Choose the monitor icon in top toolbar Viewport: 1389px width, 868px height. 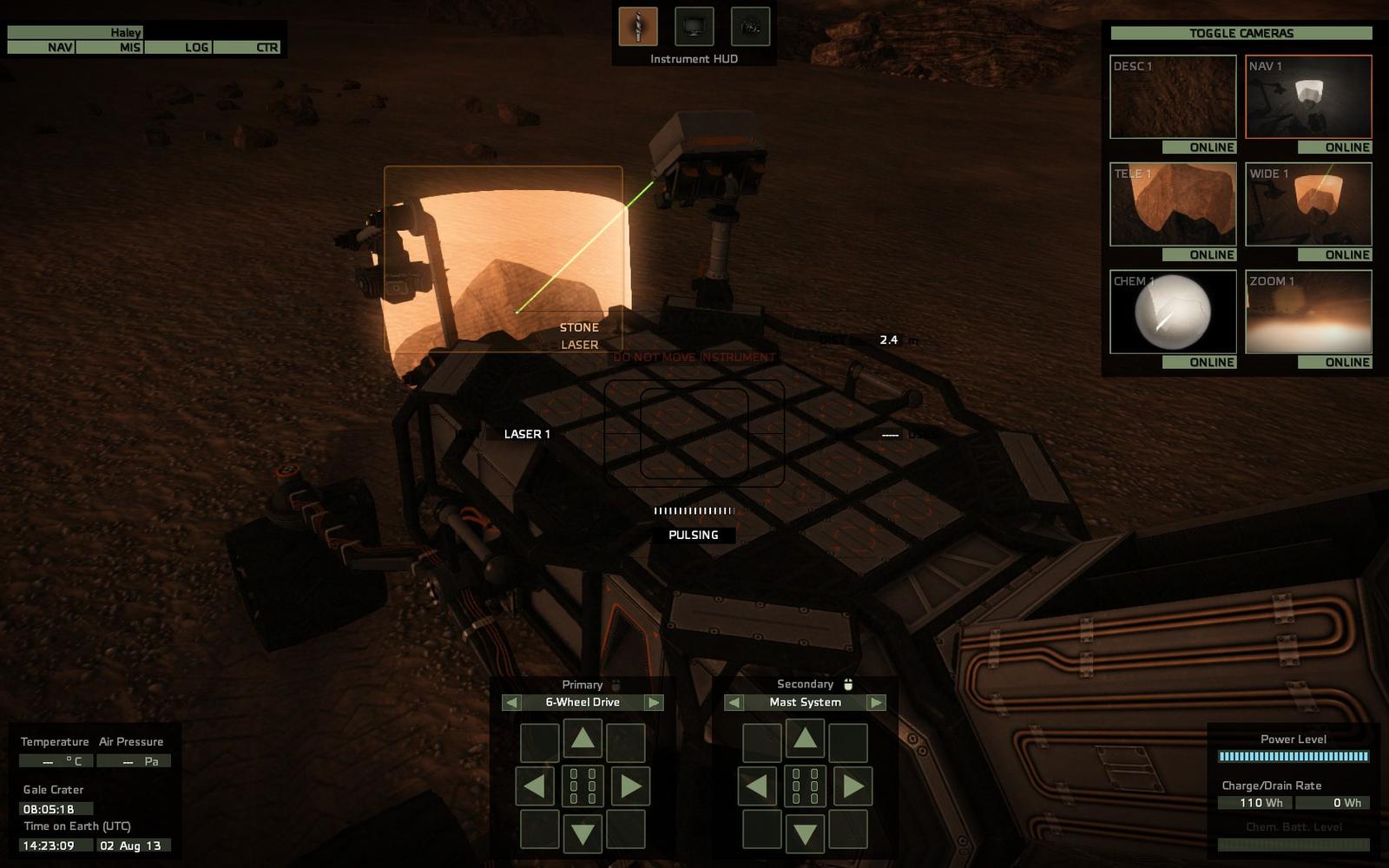click(x=694, y=27)
